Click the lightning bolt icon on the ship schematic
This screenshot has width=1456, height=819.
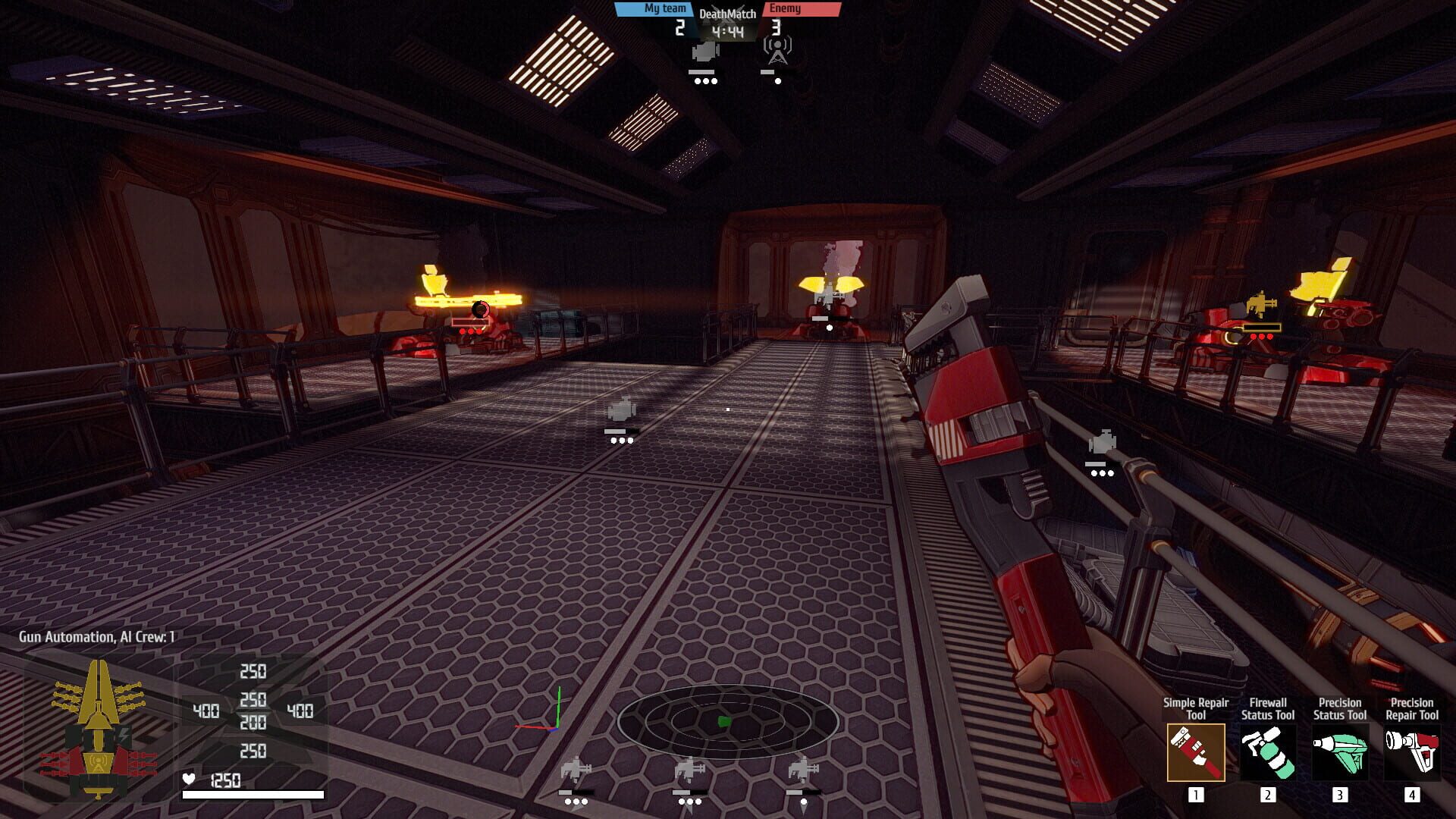[124, 734]
